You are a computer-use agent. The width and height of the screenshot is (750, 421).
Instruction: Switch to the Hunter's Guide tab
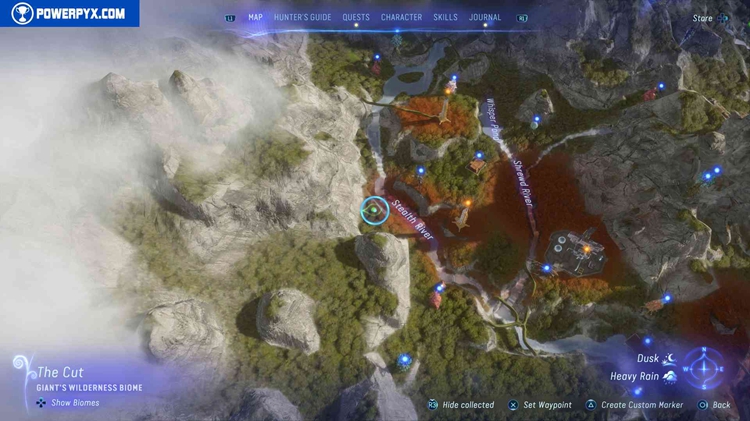301,17
